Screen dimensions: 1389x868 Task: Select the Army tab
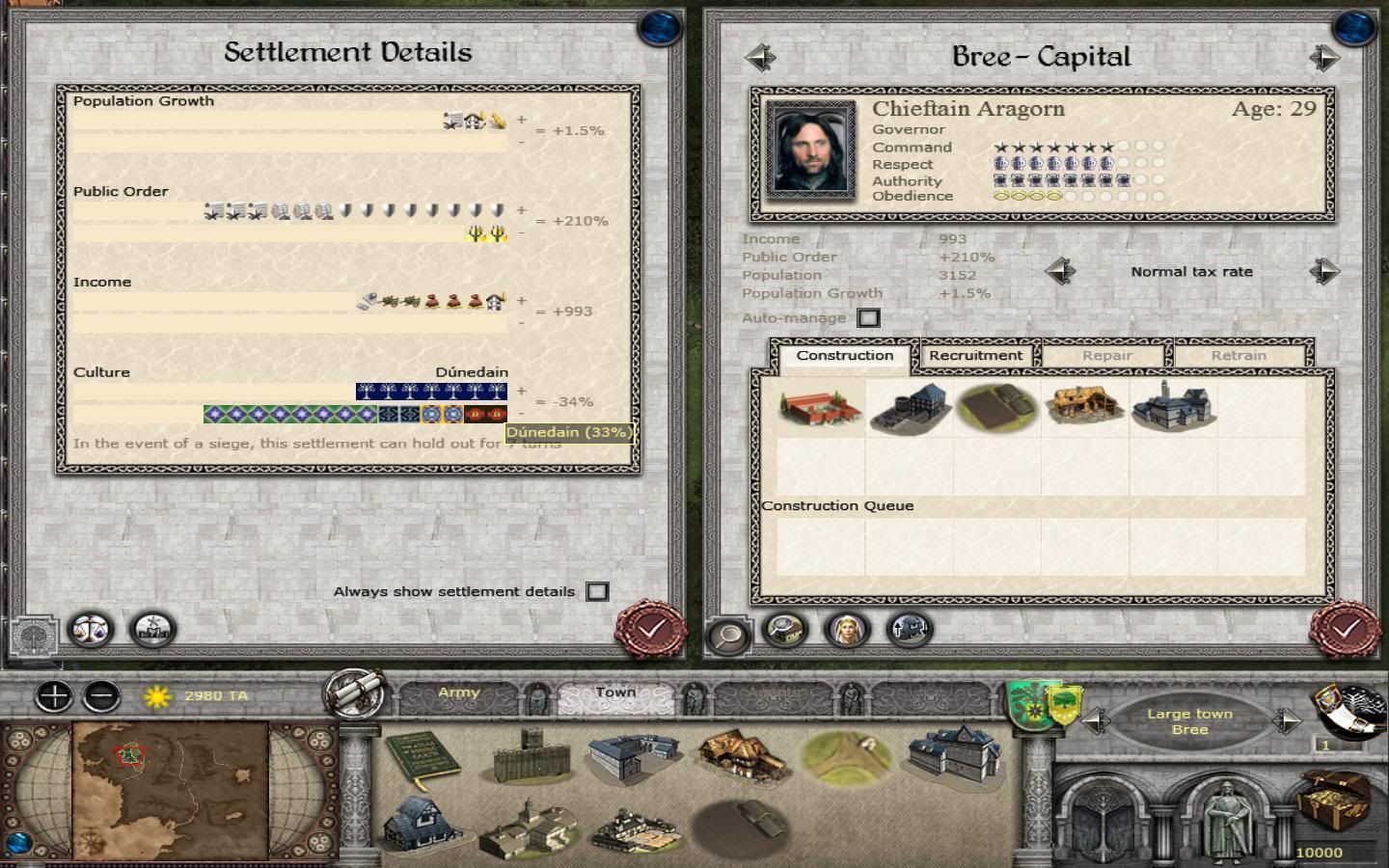coord(458,693)
